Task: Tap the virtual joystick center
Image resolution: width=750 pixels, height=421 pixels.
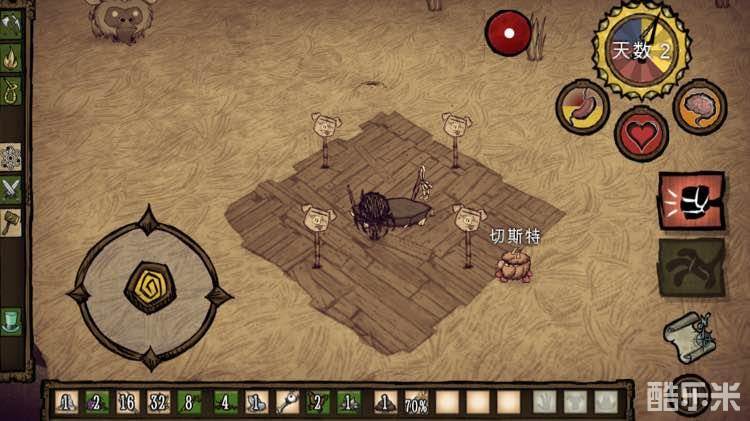Action: coord(149,289)
